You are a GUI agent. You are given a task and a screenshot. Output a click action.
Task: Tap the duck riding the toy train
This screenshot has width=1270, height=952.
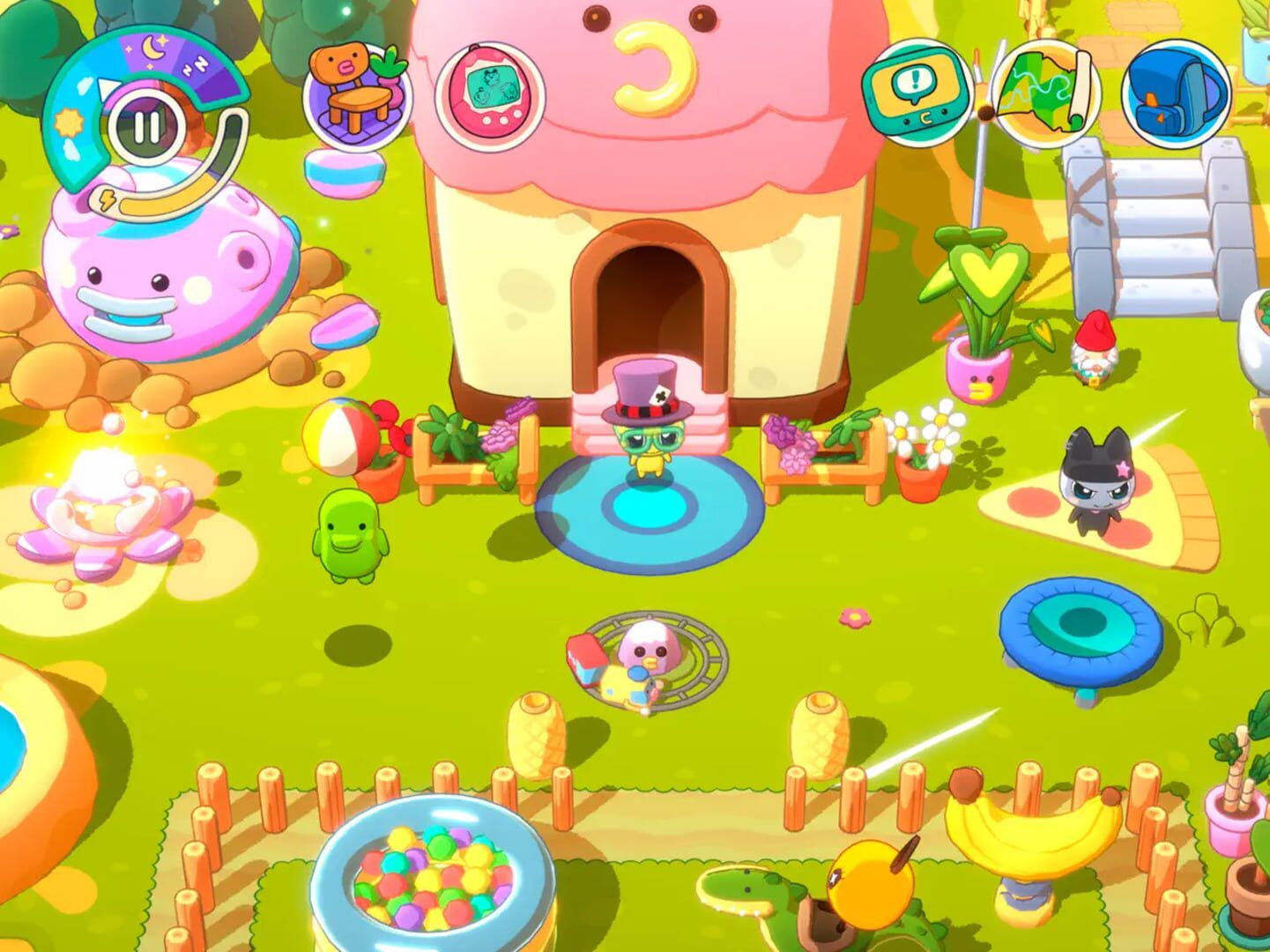tap(649, 652)
